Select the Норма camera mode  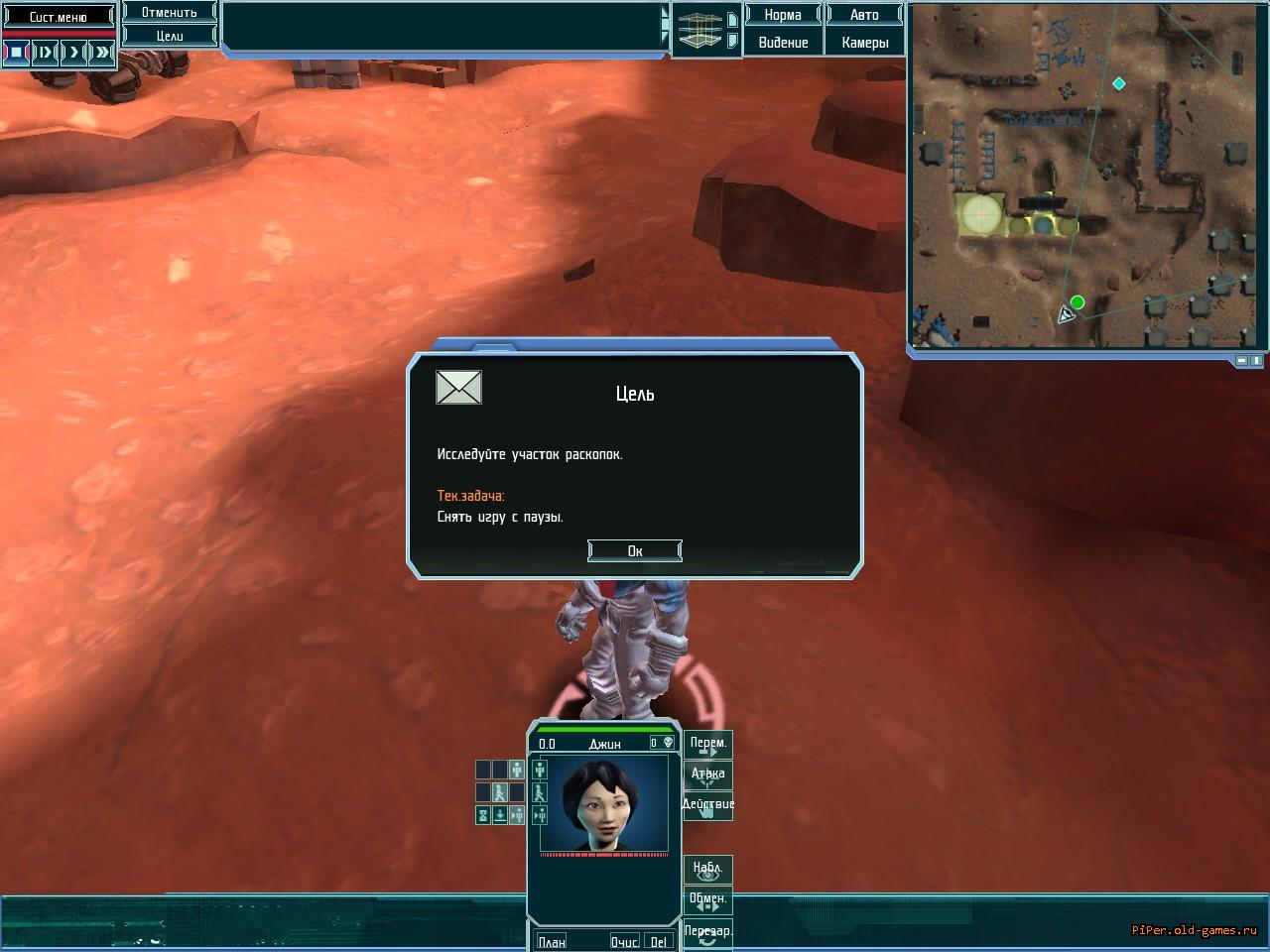click(x=783, y=15)
